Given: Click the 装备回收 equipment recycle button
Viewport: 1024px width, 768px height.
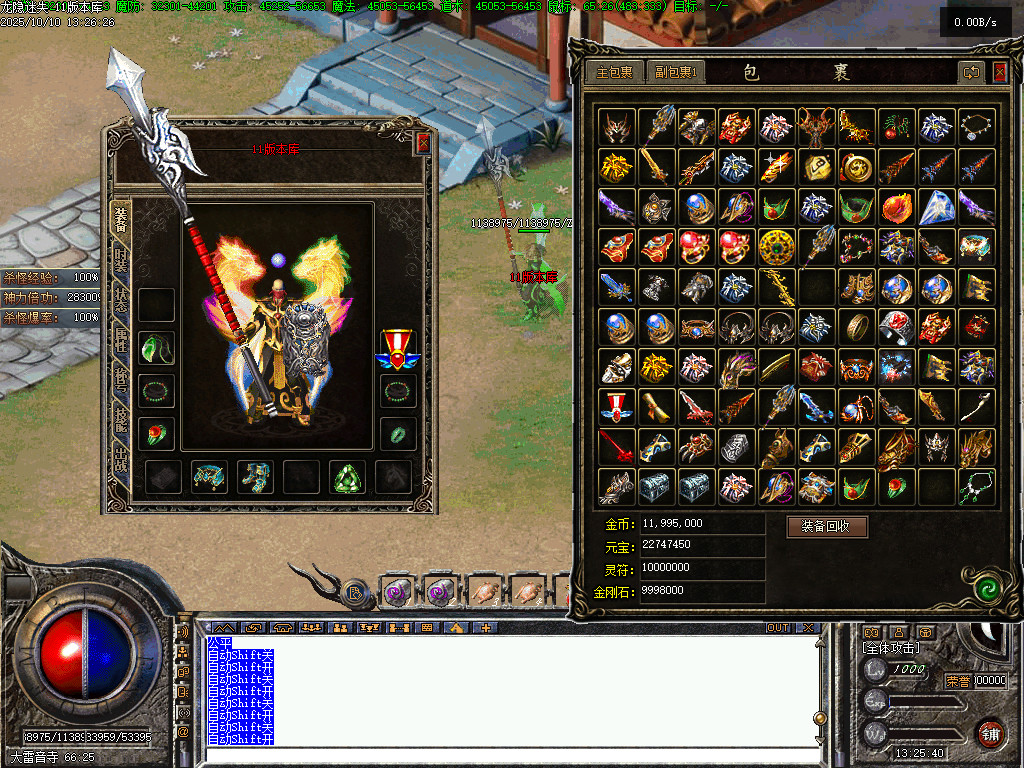Looking at the screenshot, I should point(827,526).
